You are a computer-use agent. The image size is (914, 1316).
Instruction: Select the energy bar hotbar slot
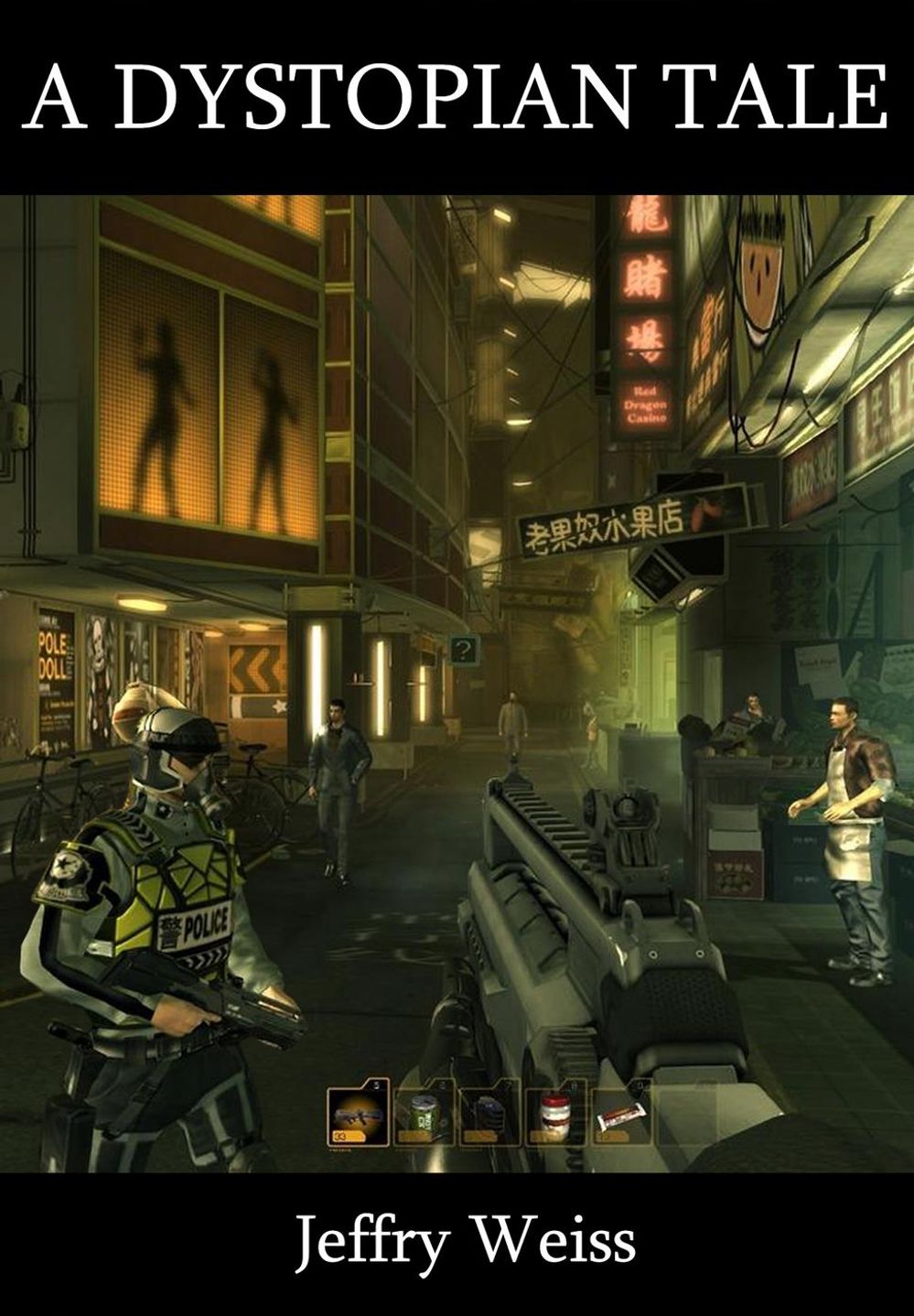pyautogui.click(x=621, y=1115)
